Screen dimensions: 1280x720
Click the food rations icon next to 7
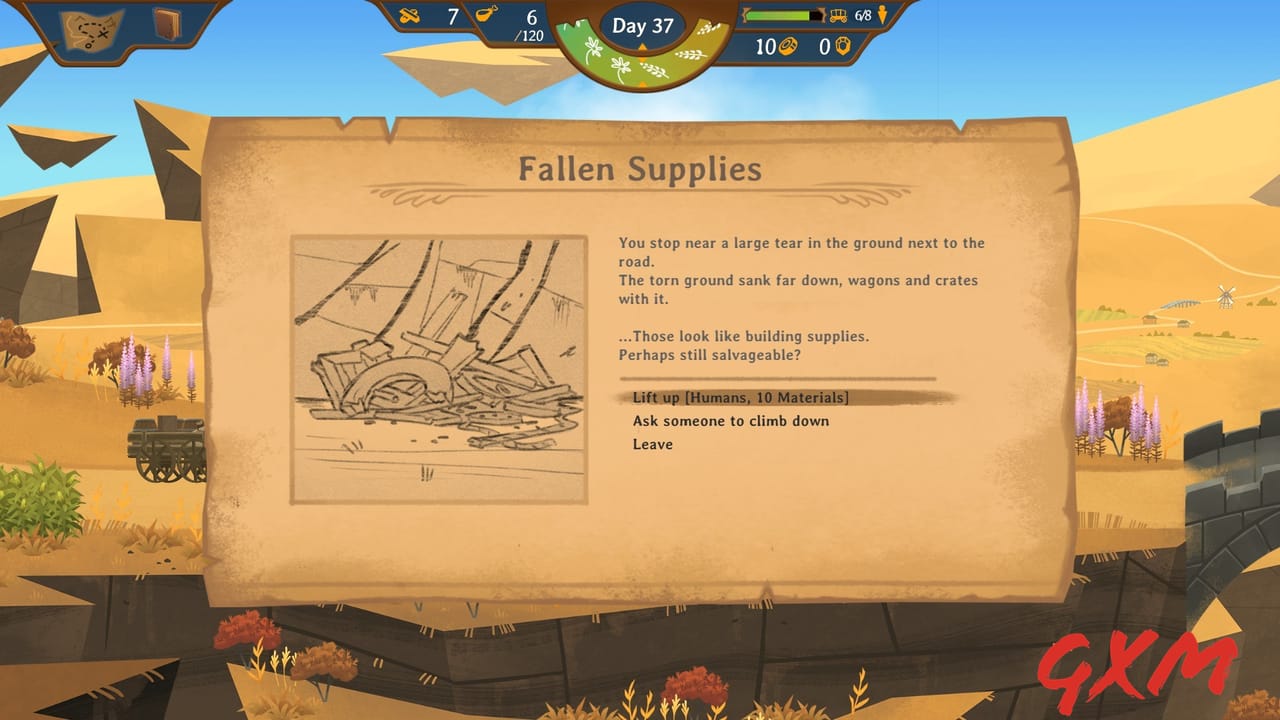coord(404,14)
